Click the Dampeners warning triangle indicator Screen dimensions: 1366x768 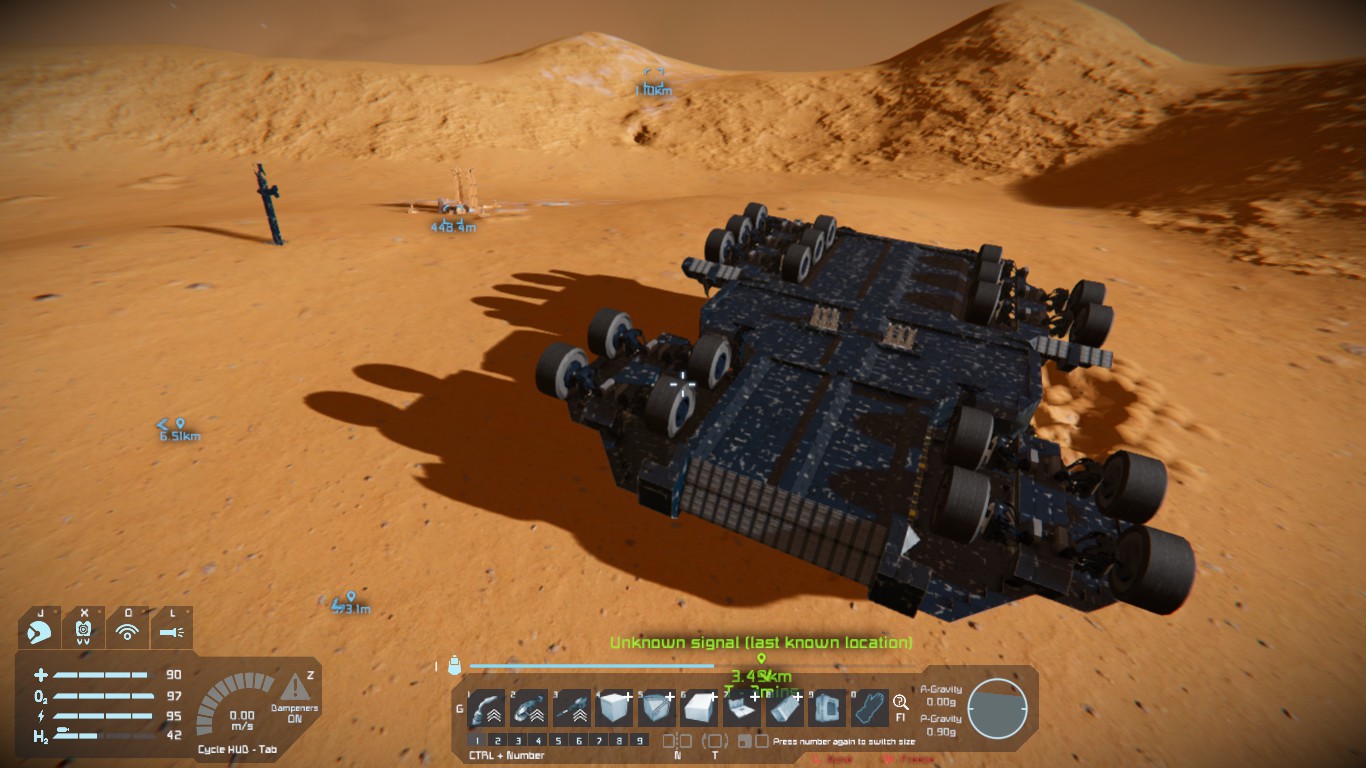(x=295, y=687)
